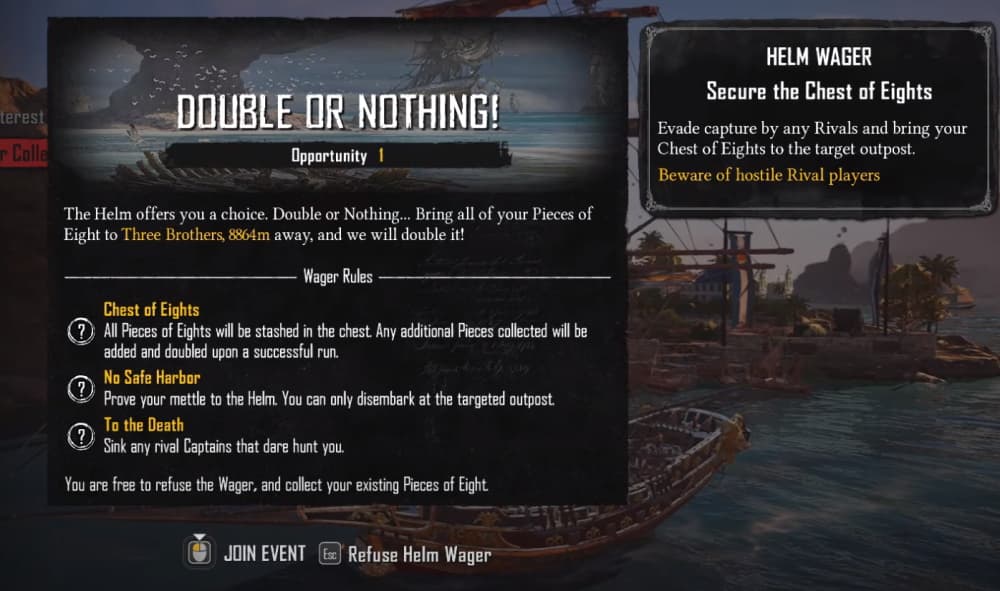The image size is (1000, 591).
Task: Show info for the No Safe Harbor rule
Action: [80, 388]
